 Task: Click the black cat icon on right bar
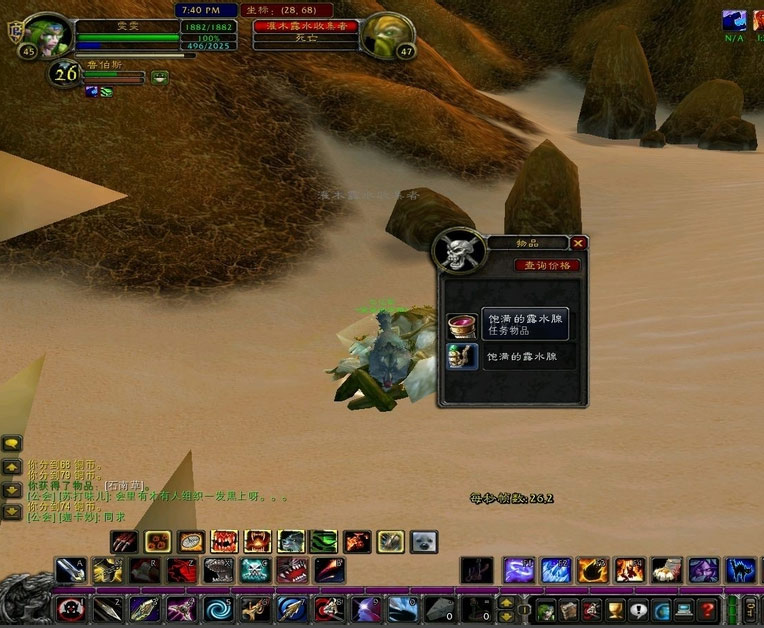tap(740, 571)
